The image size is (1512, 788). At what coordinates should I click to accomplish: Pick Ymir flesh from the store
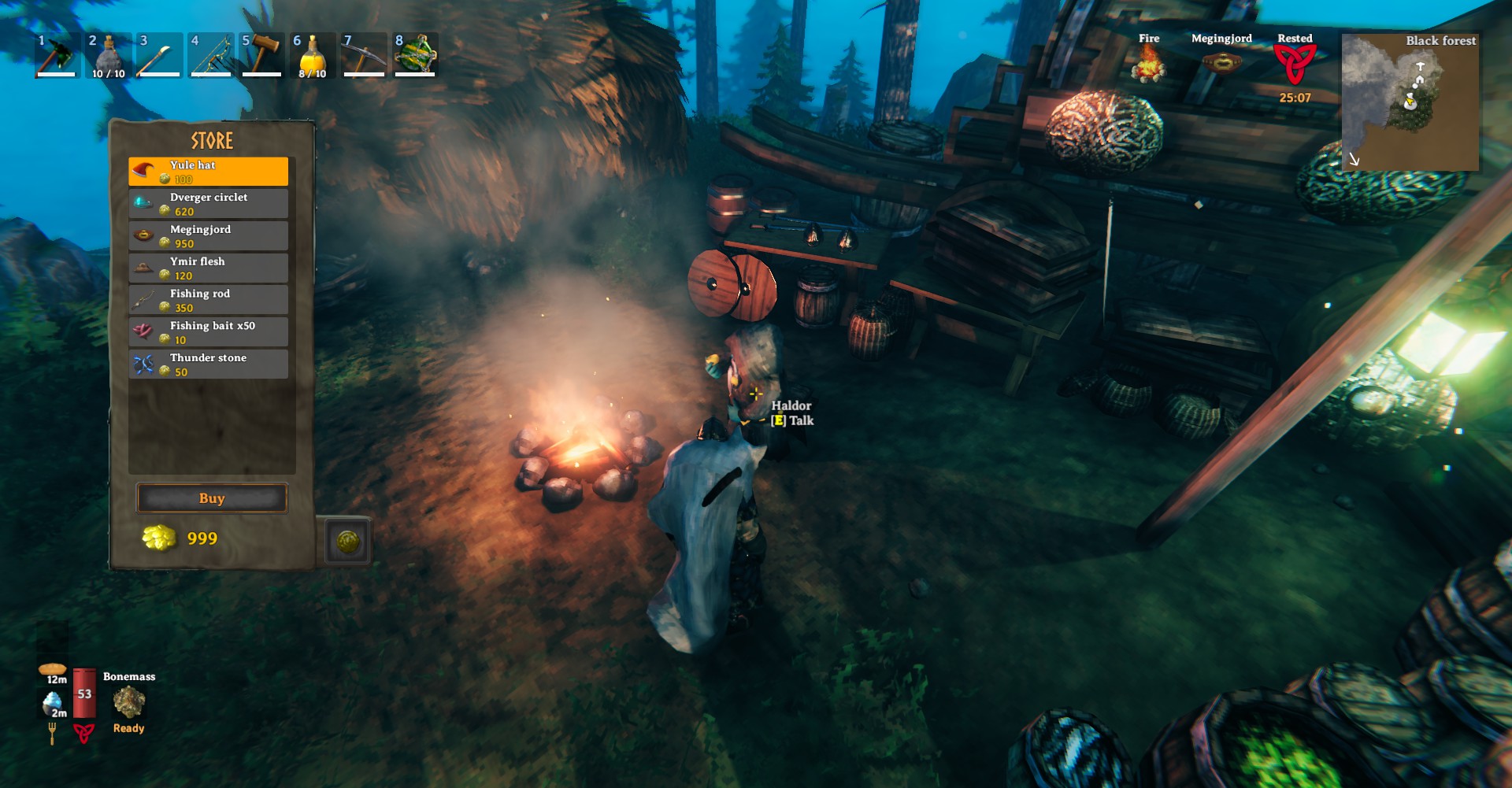208,268
